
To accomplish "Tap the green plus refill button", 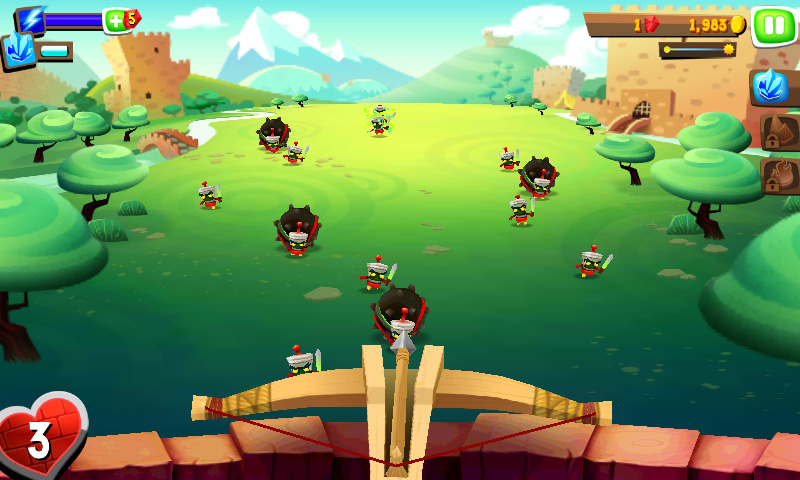I will 117,20.
